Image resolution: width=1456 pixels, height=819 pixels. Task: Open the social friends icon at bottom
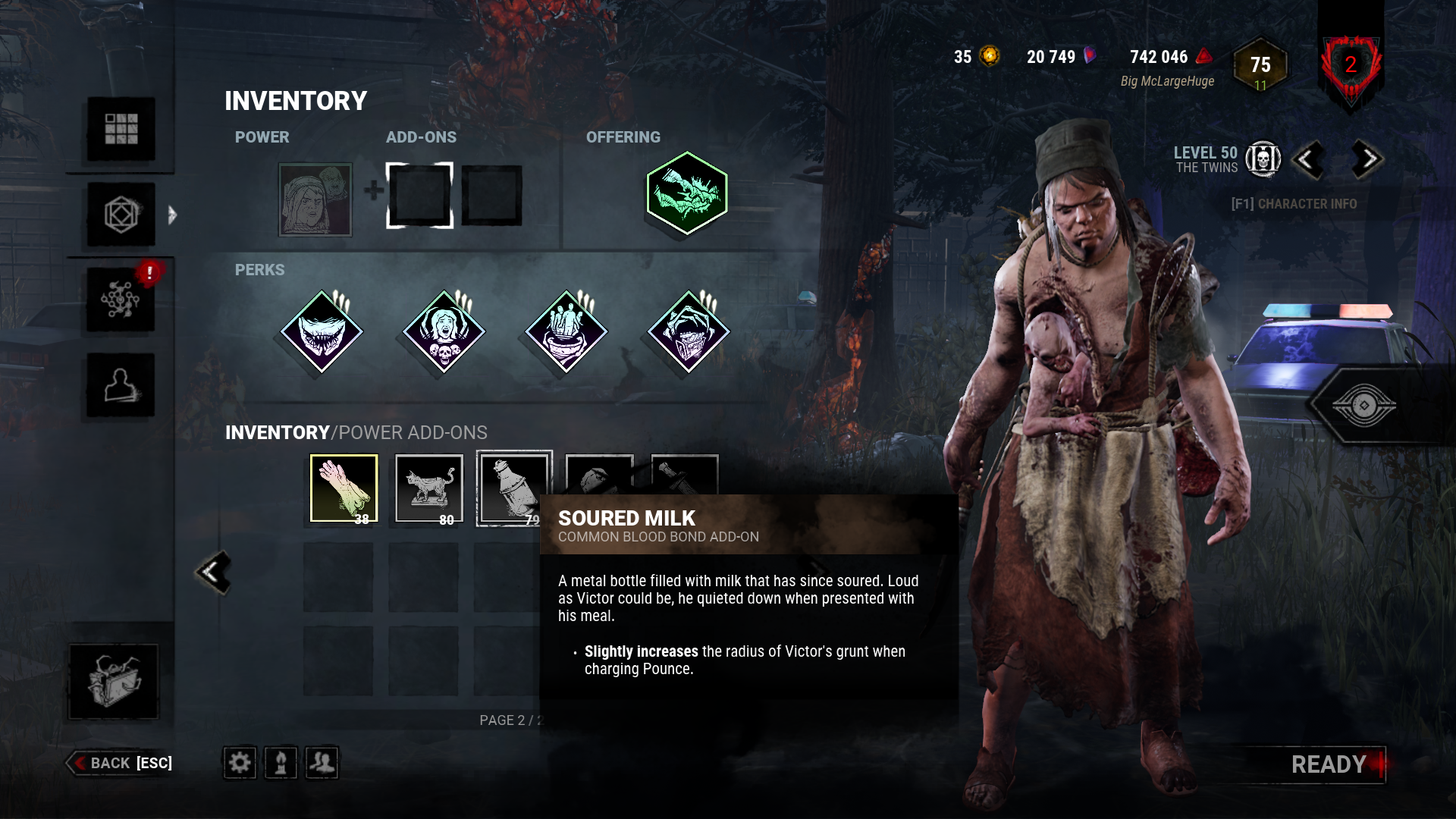[x=323, y=763]
